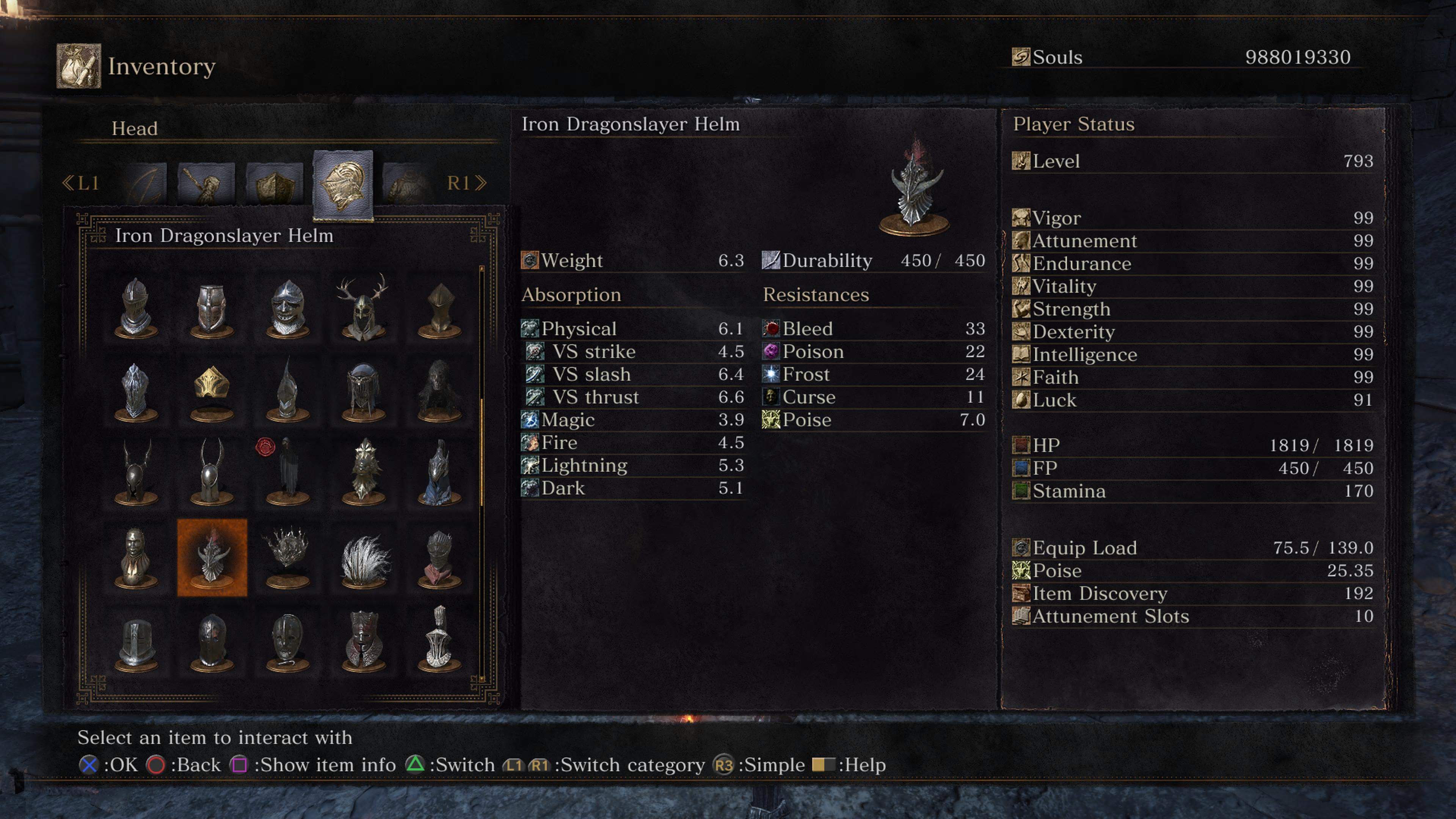This screenshot has height=819, width=1456.
Task: Pick the black hood with red seal
Action: coord(288,472)
